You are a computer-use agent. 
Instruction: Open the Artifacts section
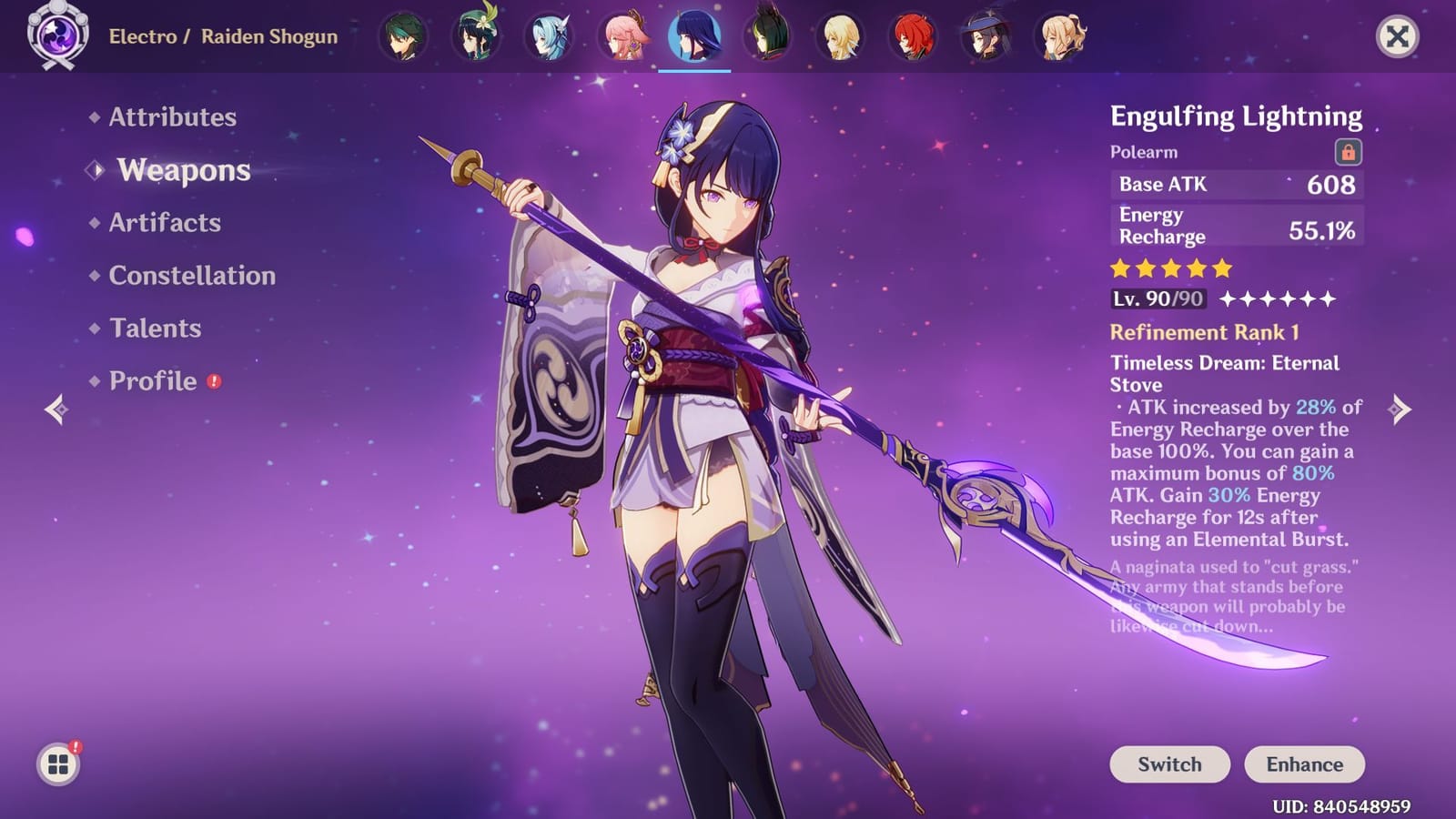(162, 223)
